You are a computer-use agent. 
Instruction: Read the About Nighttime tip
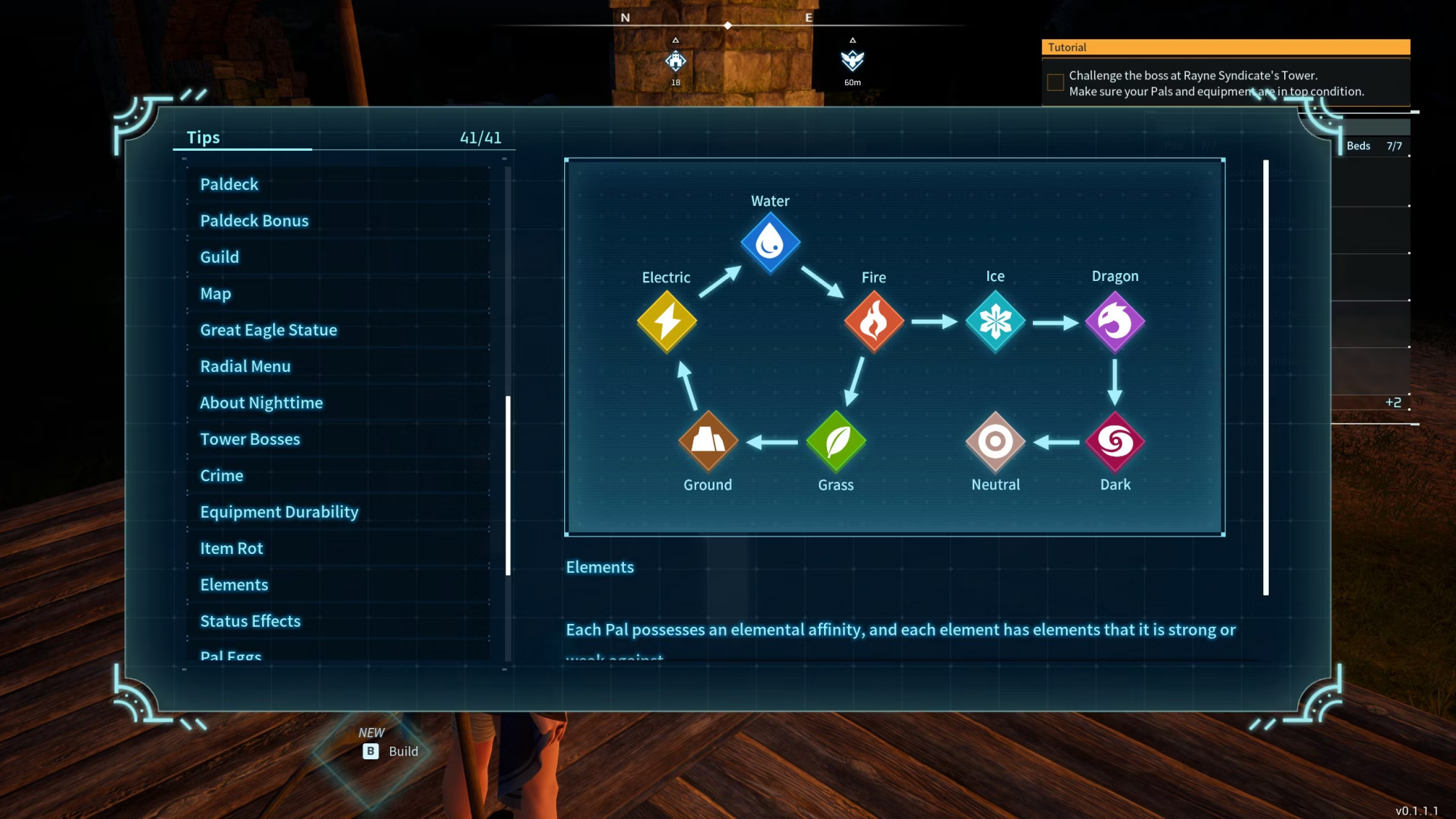pos(261,403)
